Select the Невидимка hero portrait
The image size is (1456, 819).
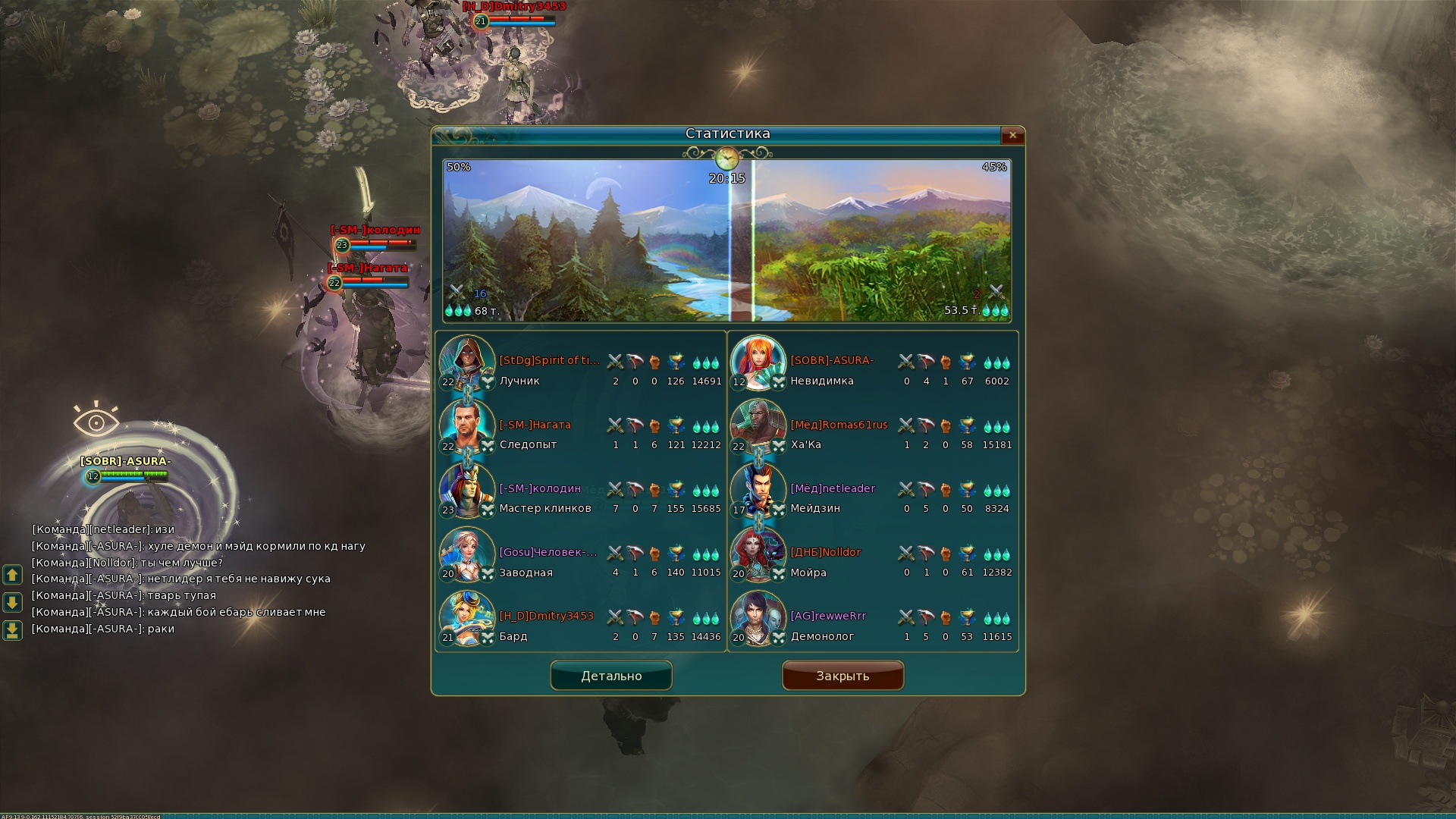[x=758, y=362]
